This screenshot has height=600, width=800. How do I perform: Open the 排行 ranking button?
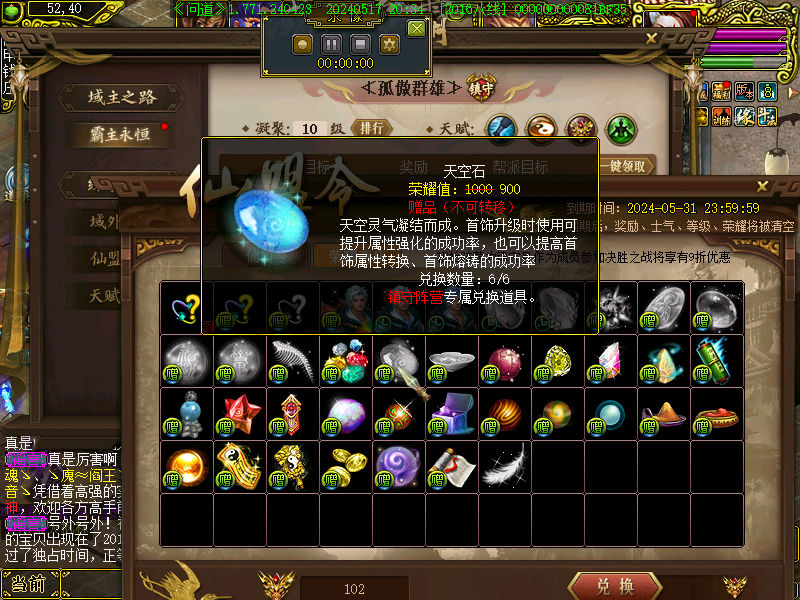coord(371,128)
